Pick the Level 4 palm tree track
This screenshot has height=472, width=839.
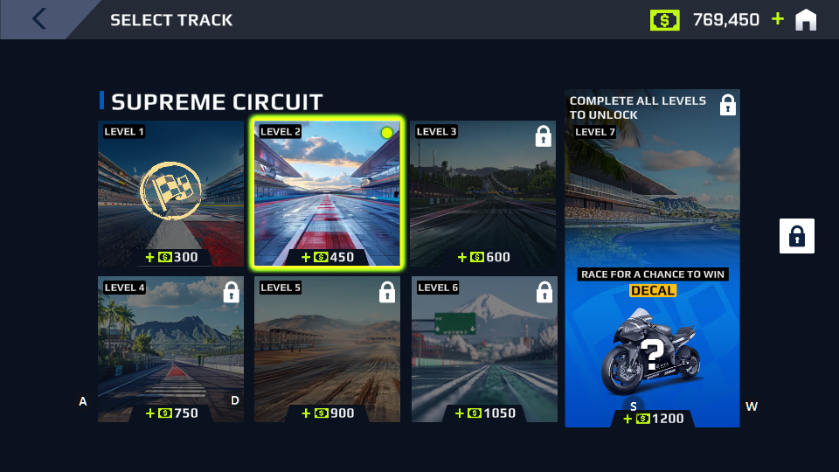(171, 349)
